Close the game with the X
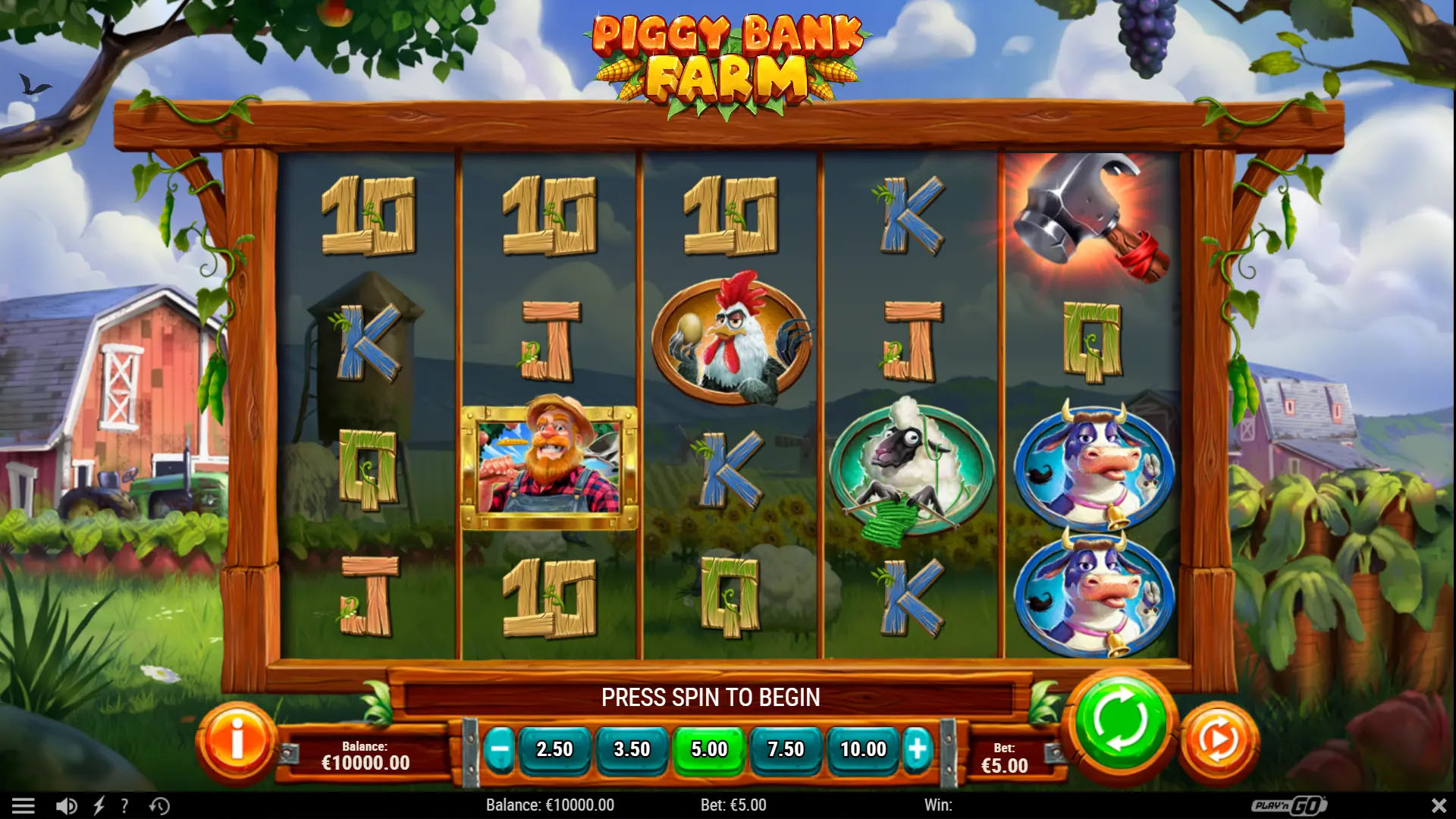This screenshot has height=819, width=1456. click(x=1439, y=805)
